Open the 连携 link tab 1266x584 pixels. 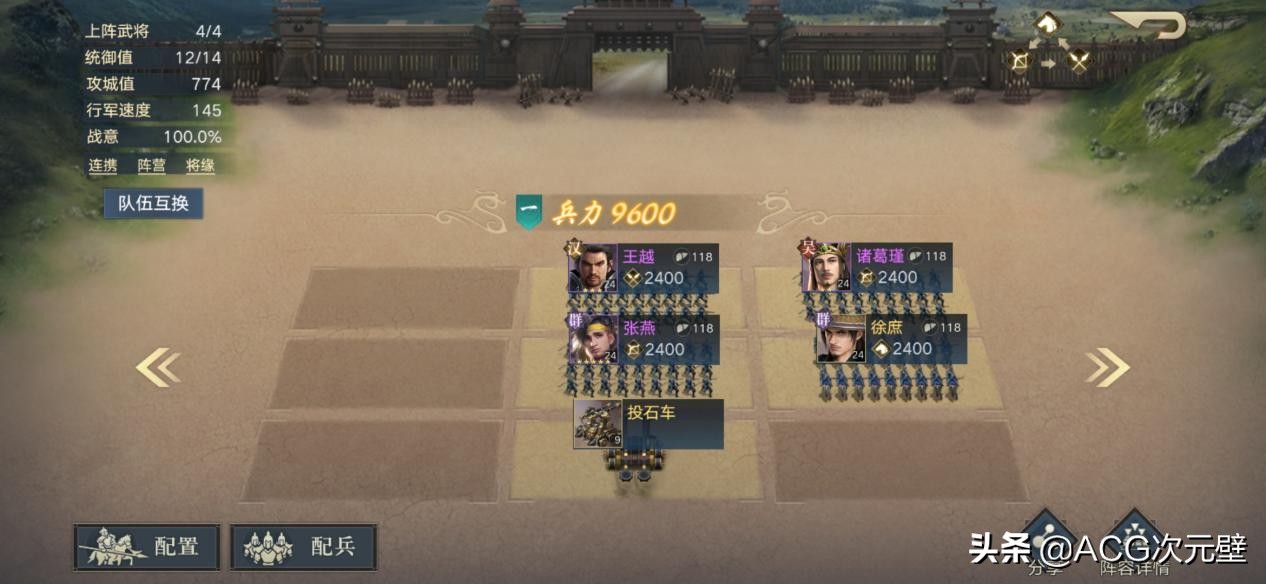pyautogui.click(x=103, y=166)
